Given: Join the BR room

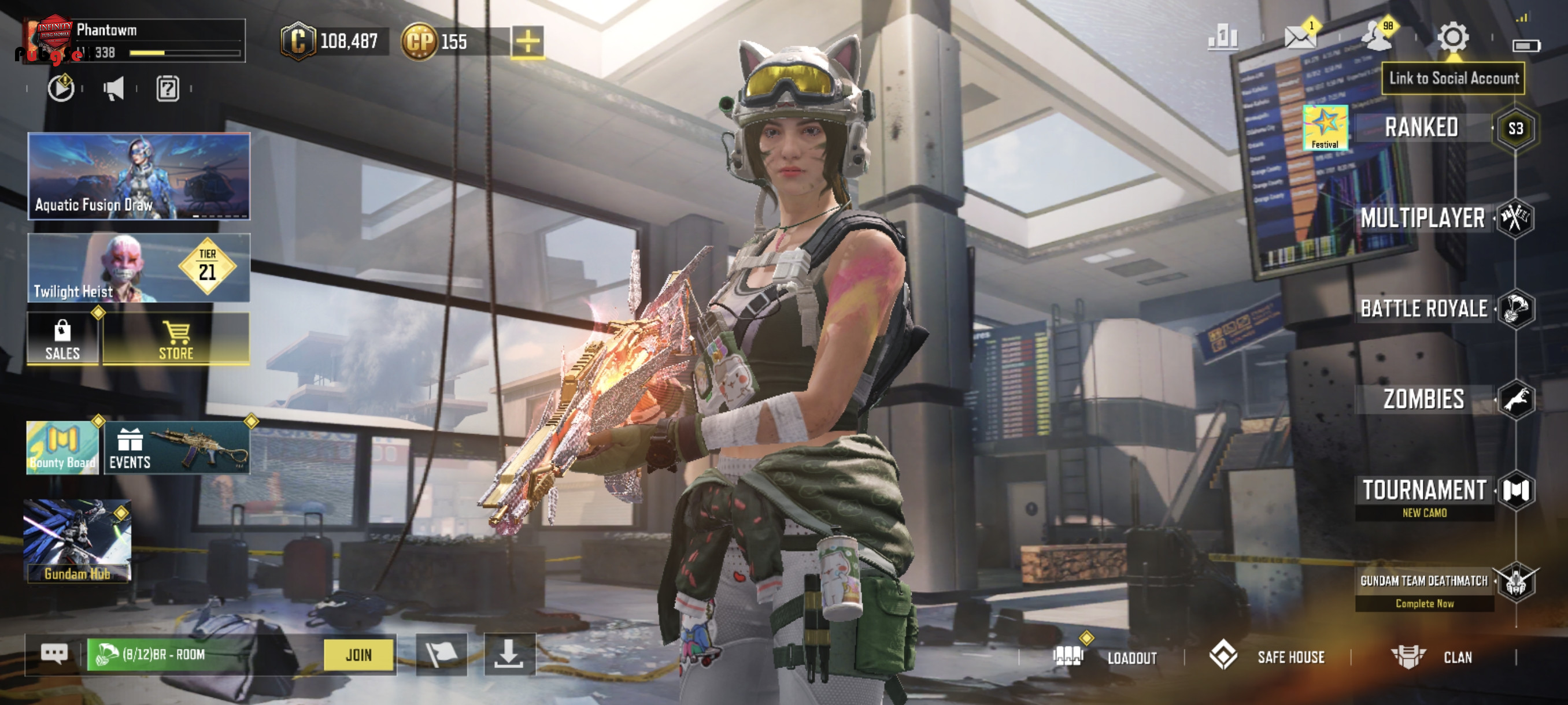Looking at the screenshot, I should pyautogui.click(x=358, y=655).
